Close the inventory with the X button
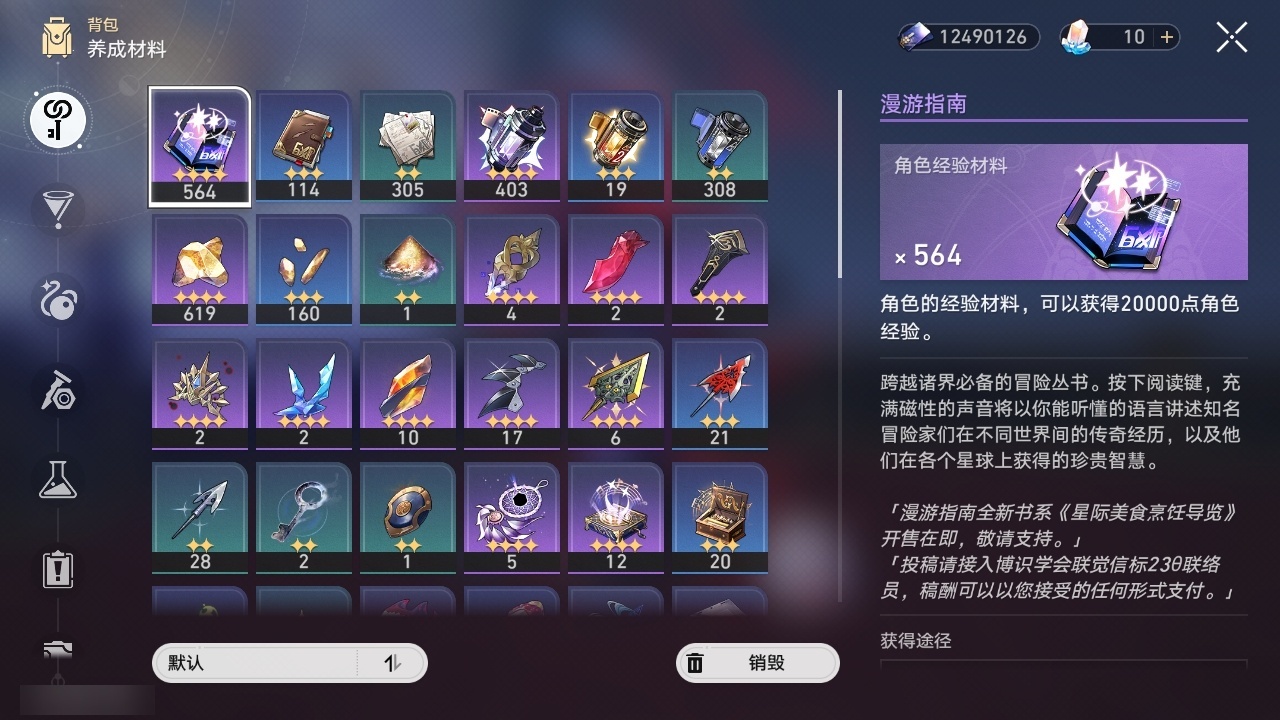Viewport: 1280px width, 720px height. click(x=1231, y=37)
